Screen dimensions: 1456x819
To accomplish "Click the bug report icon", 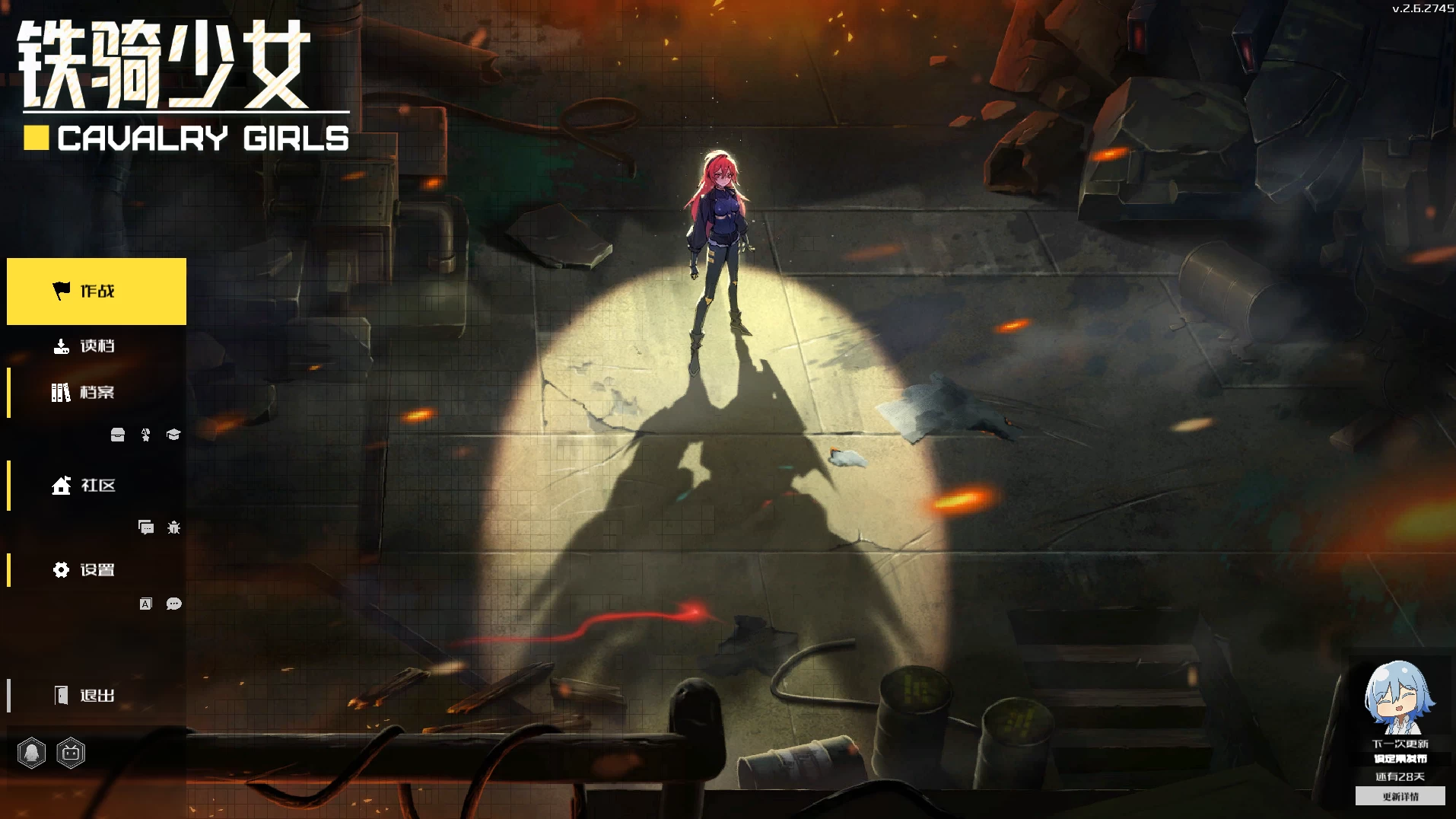I will 173,527.
